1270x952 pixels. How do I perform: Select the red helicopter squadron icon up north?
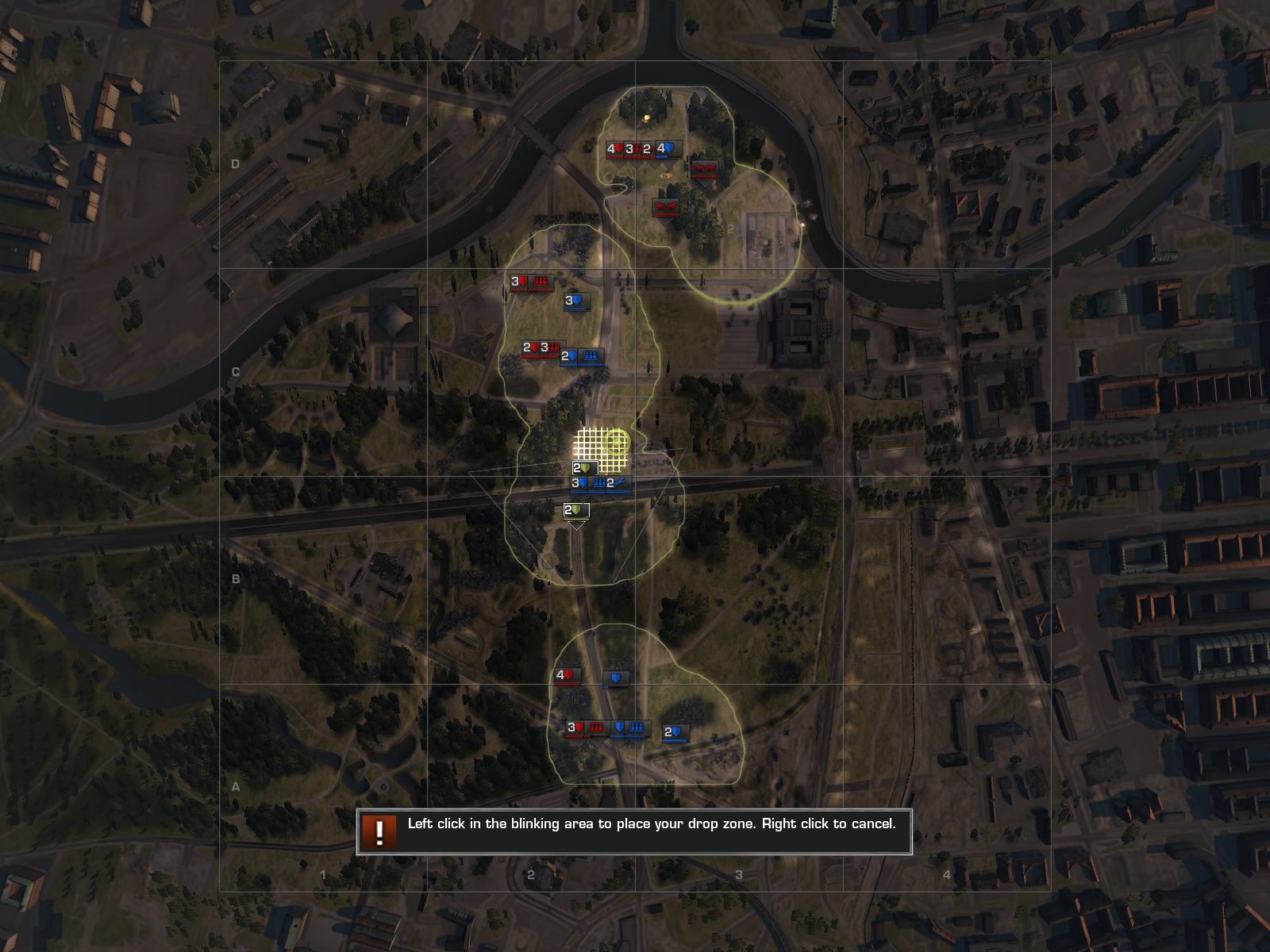[x=706, y=169]
